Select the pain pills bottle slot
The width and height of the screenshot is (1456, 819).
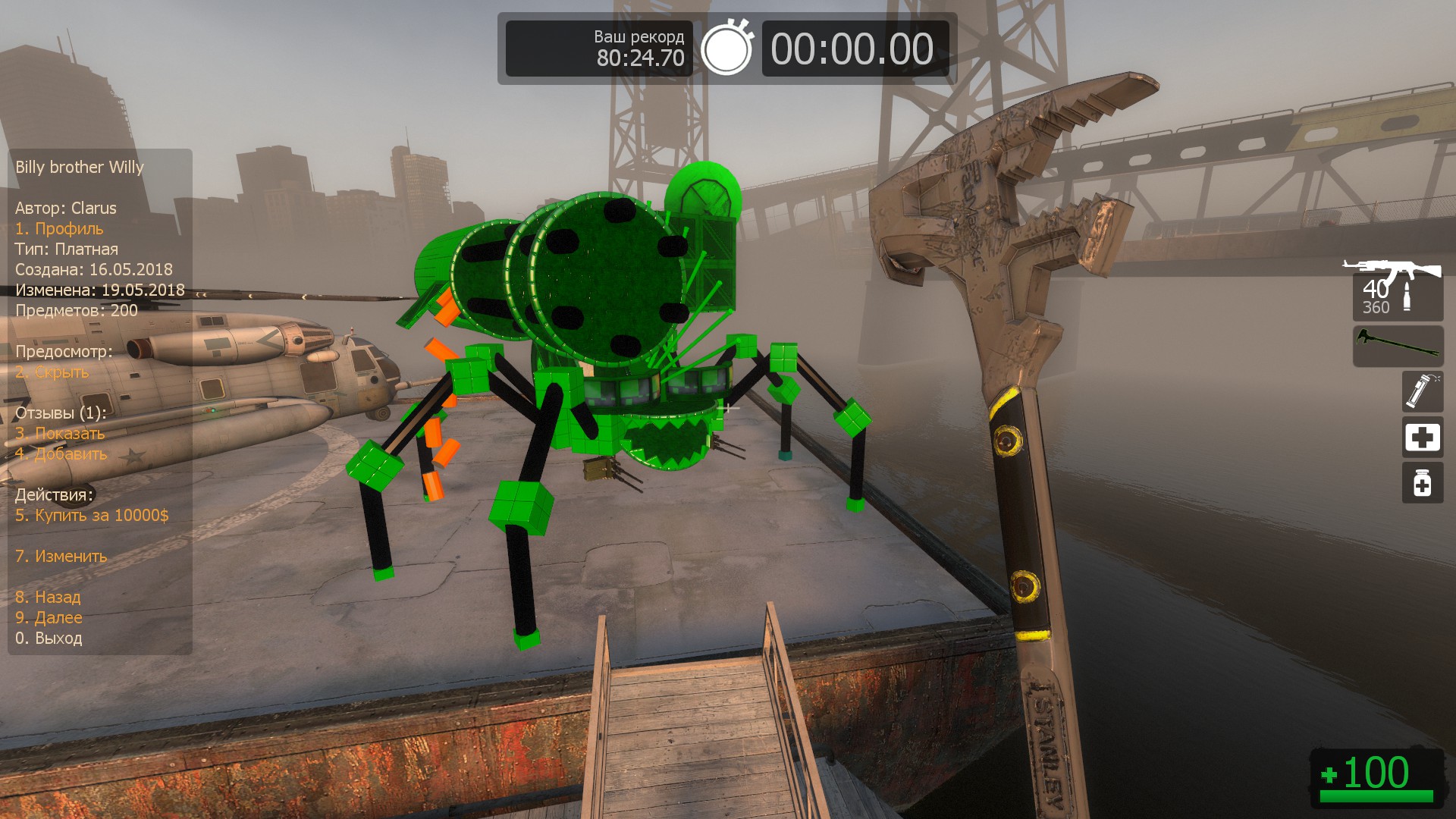coord(1422,483)
